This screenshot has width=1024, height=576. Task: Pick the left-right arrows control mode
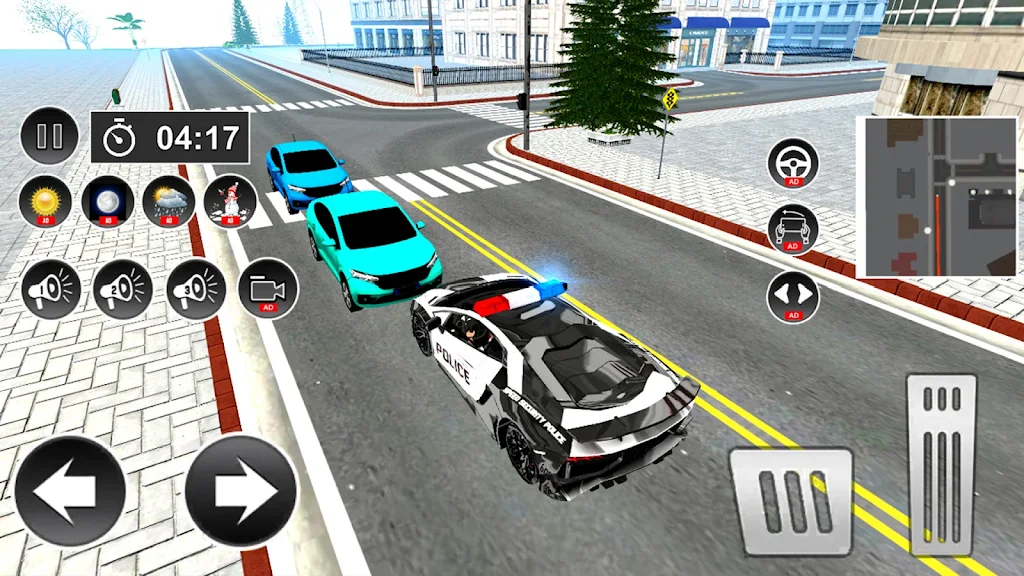coord(793,297)
